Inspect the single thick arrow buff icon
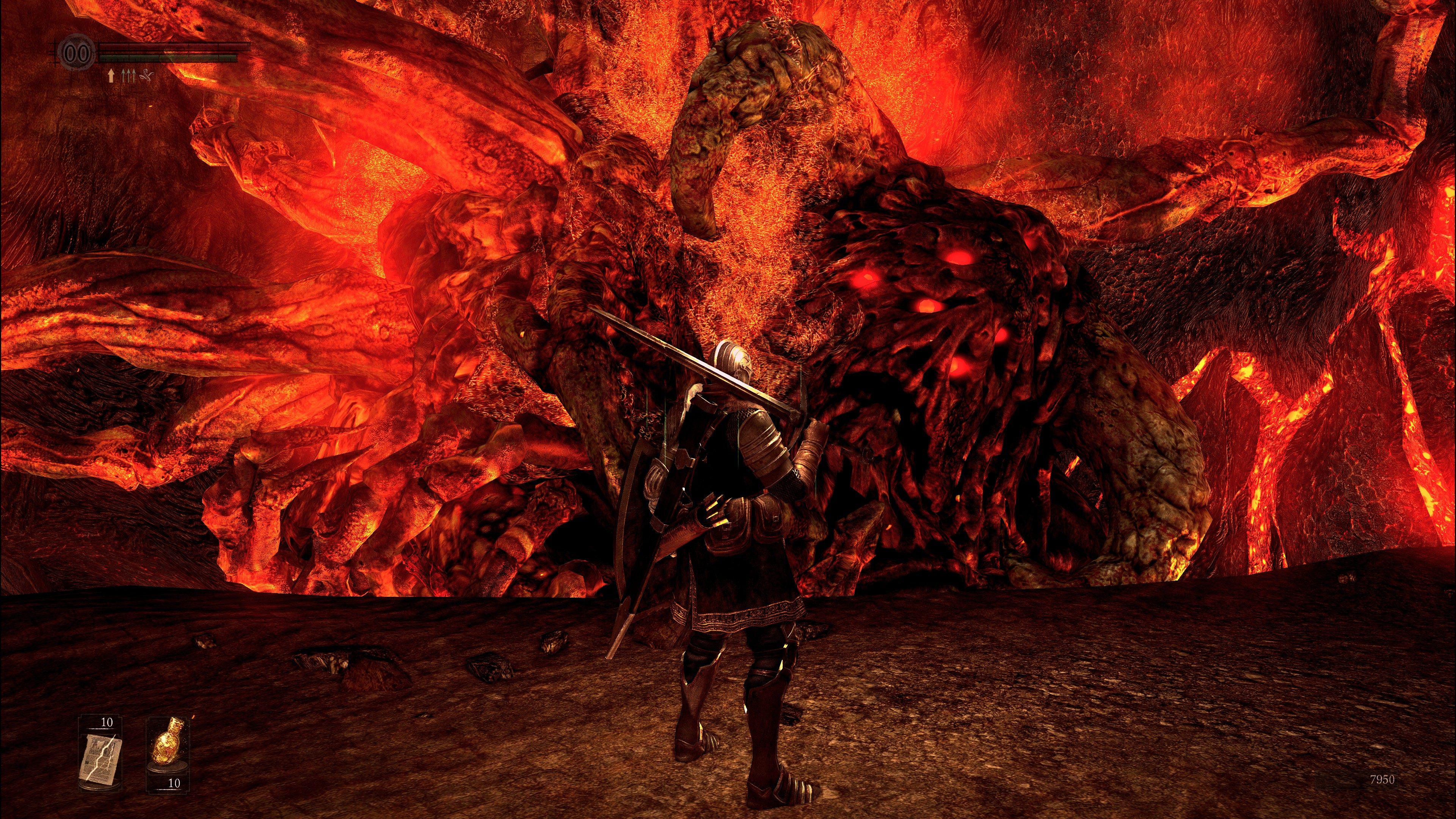The image size is (1456, 819). click(x=111, y=75)
